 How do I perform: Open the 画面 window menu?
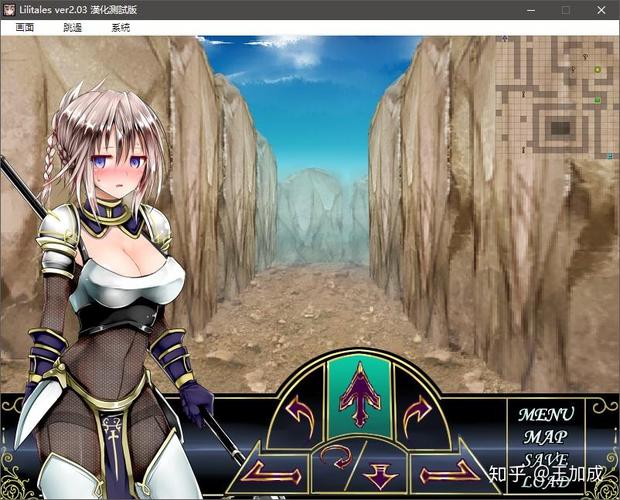(x=25, y=28)
